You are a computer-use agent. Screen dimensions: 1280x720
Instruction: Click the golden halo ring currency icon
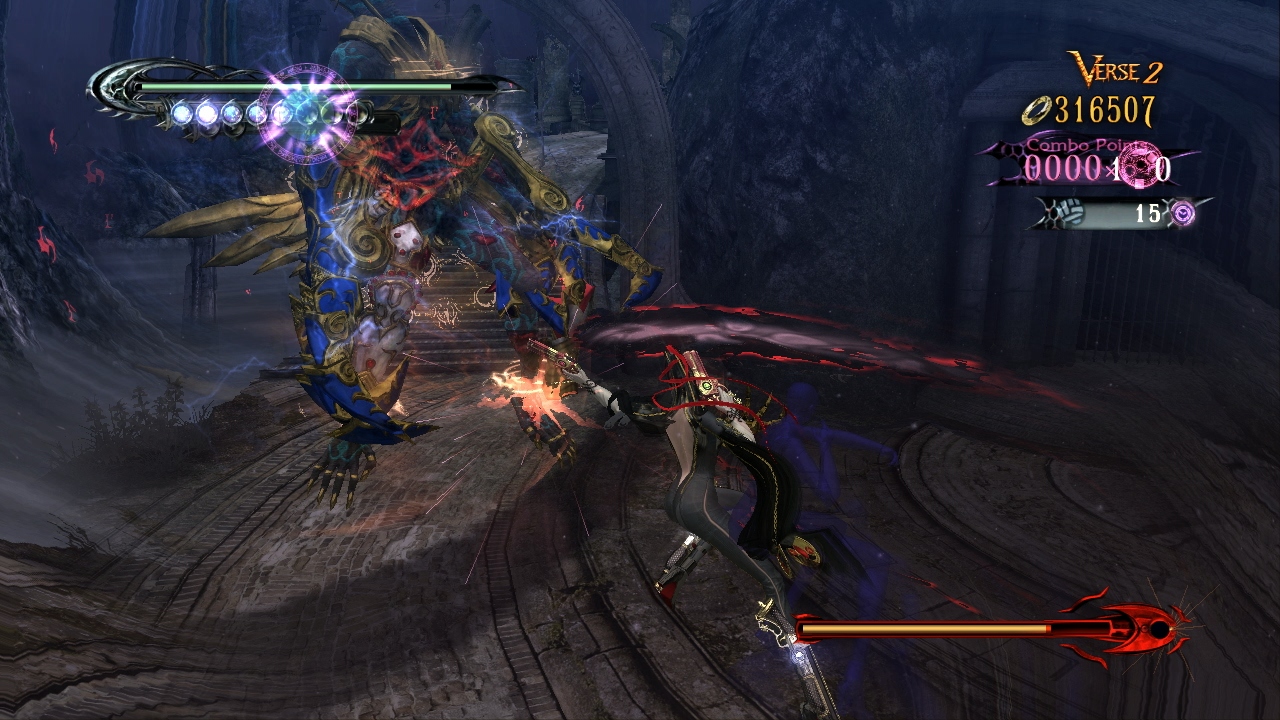(x=1038, y=110)
